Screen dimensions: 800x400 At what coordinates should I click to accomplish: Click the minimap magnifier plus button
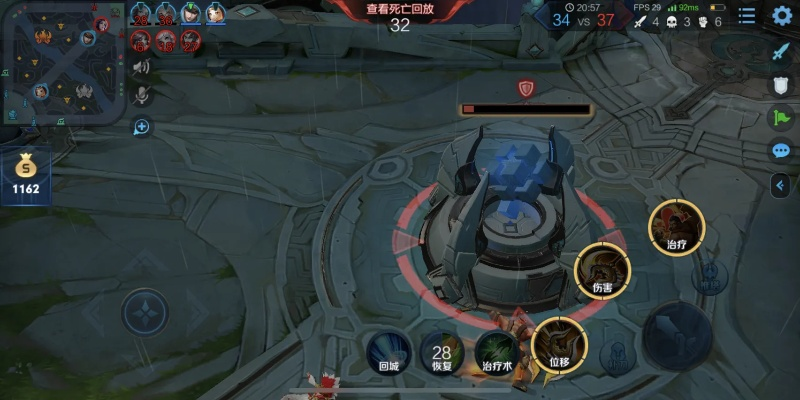[x=141, y=127]
